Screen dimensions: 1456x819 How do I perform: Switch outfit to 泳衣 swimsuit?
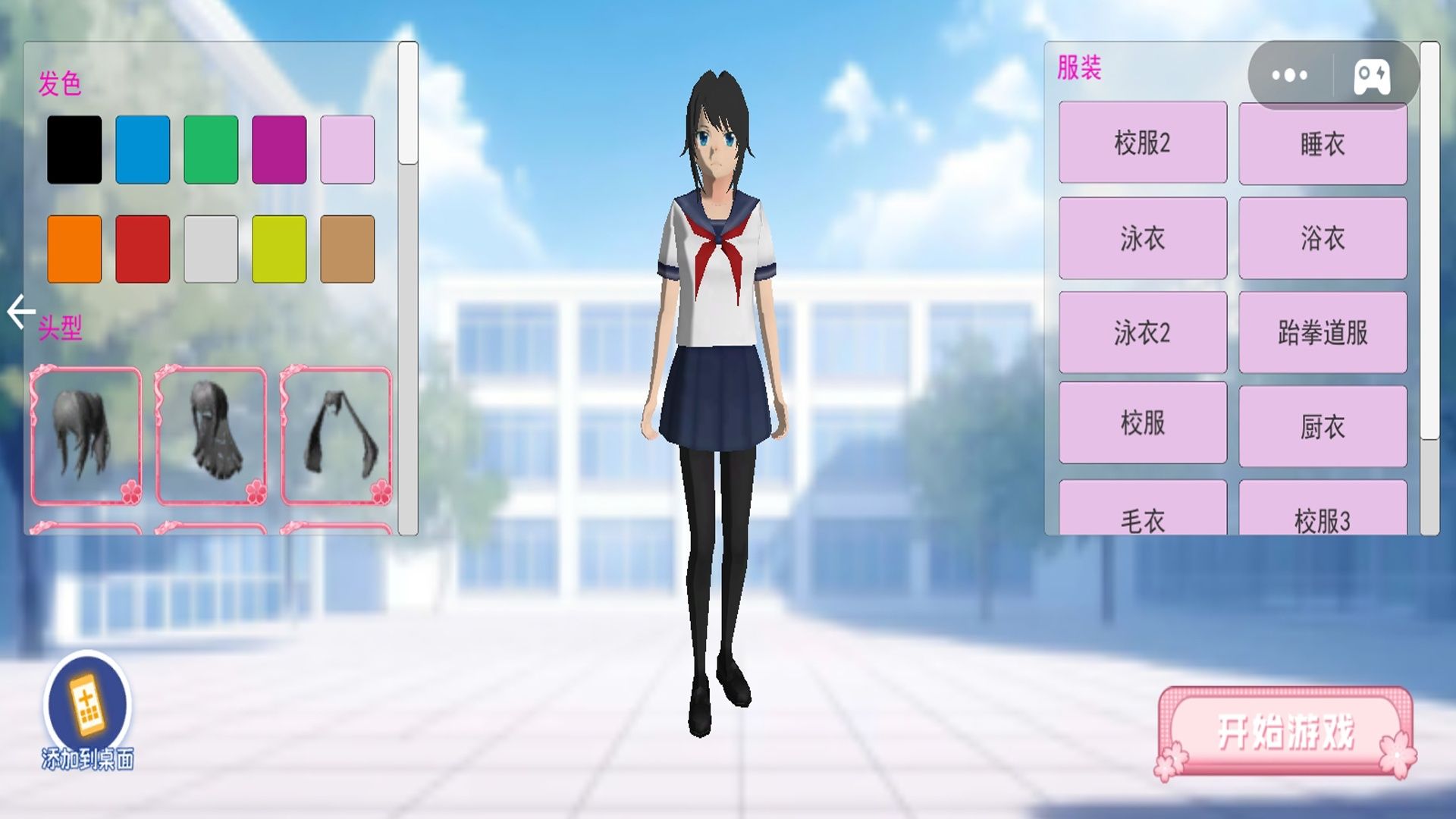click(x=1143, y=239)
